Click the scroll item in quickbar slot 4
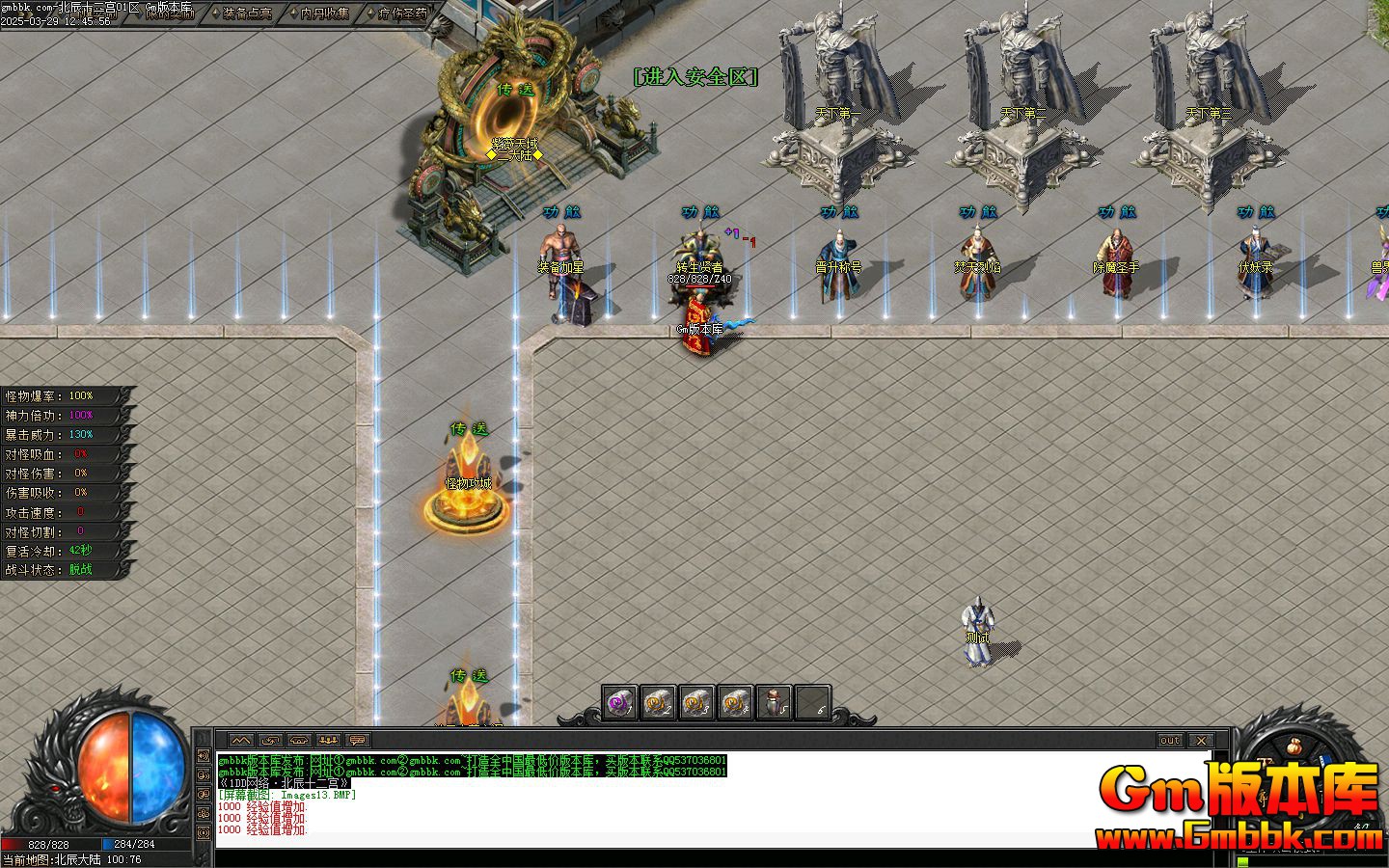 click(x=733, y=700)
